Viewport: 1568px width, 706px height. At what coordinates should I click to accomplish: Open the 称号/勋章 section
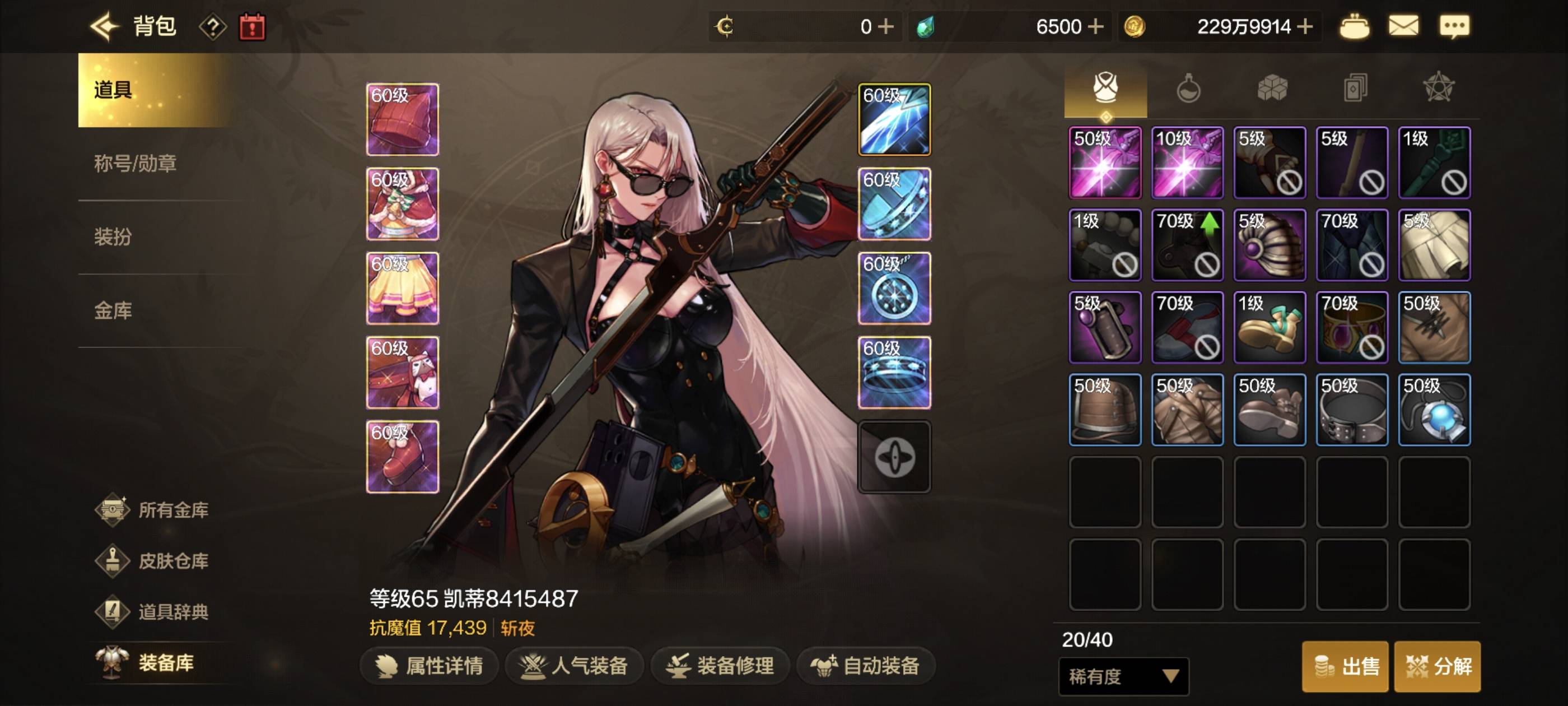[x=135, y=163]
